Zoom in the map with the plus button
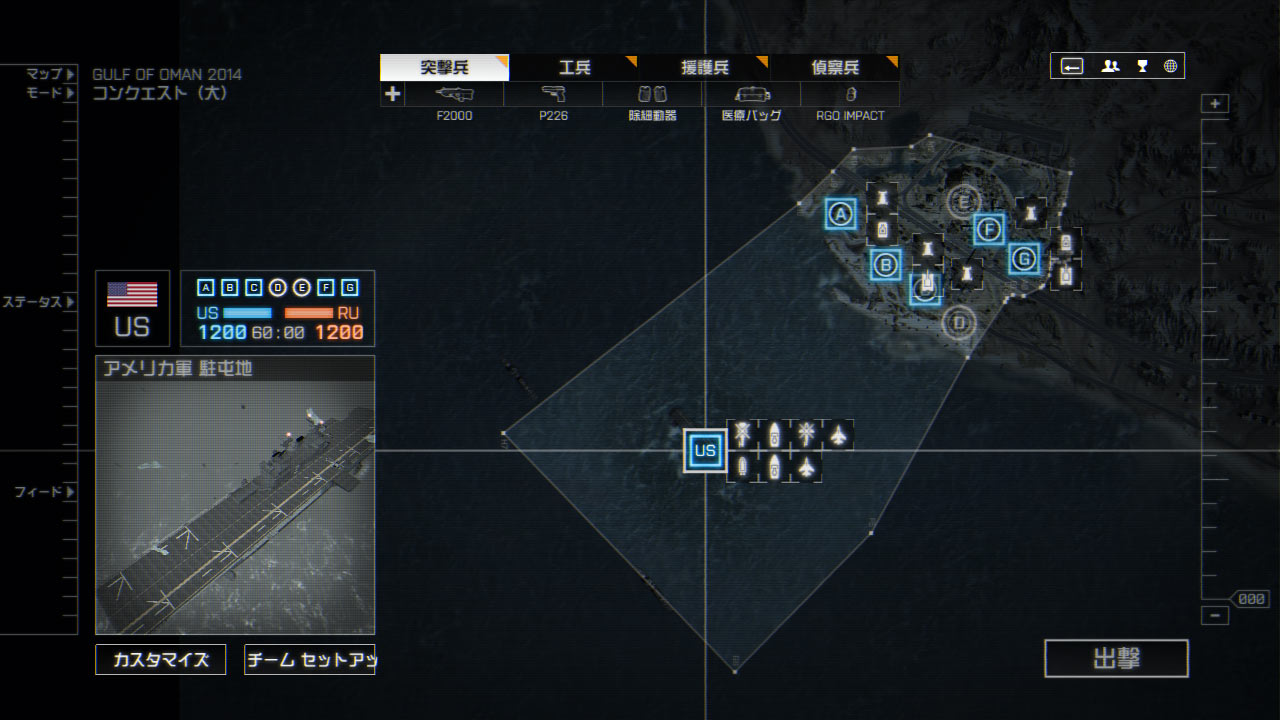 (x=1215, y=104)
